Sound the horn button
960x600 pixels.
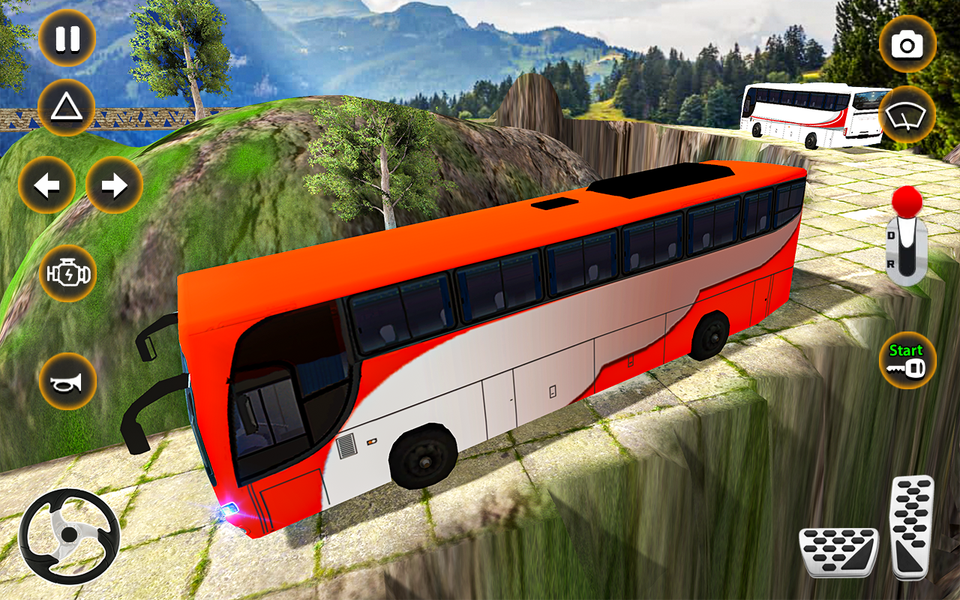click(67, 381)
